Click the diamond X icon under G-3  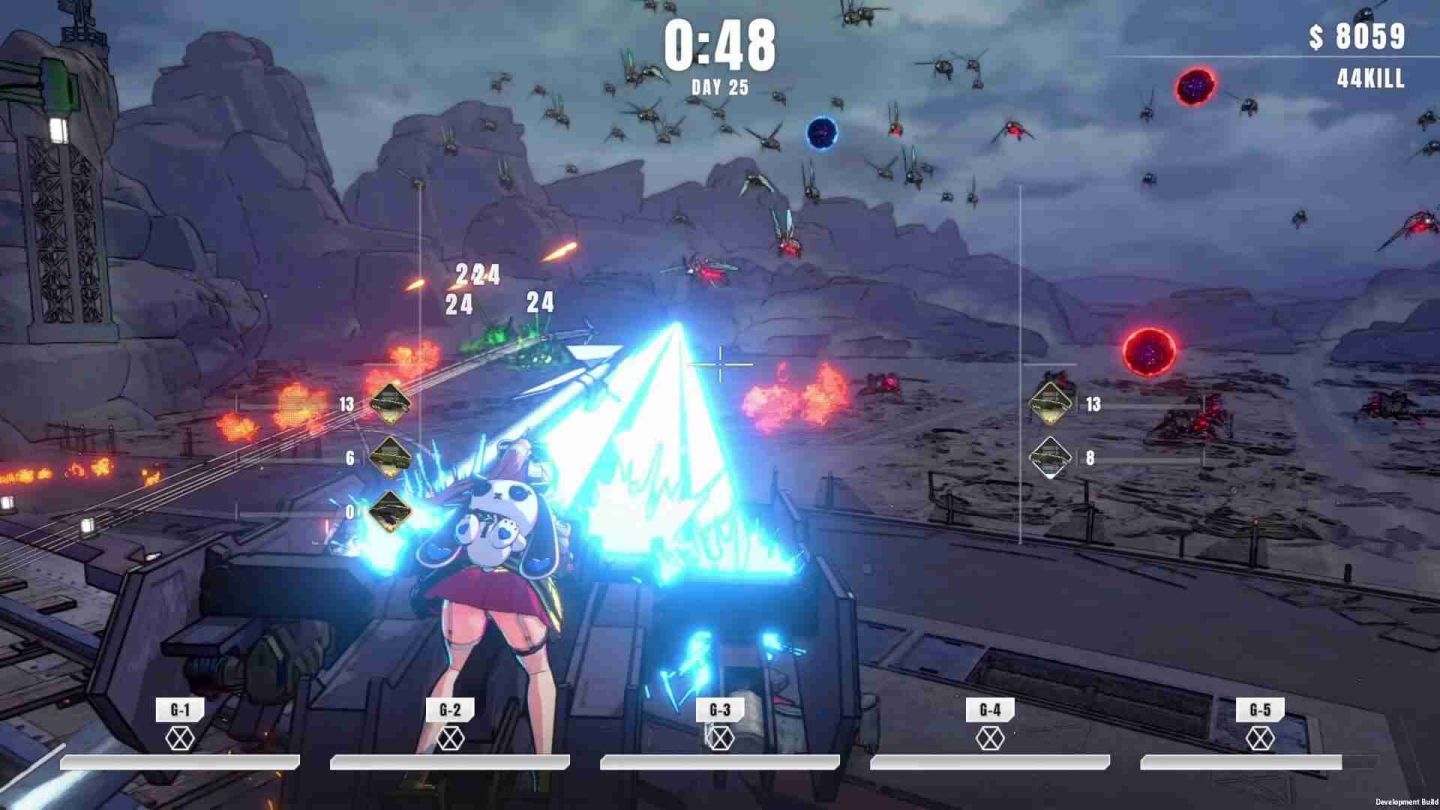(719, 739)
